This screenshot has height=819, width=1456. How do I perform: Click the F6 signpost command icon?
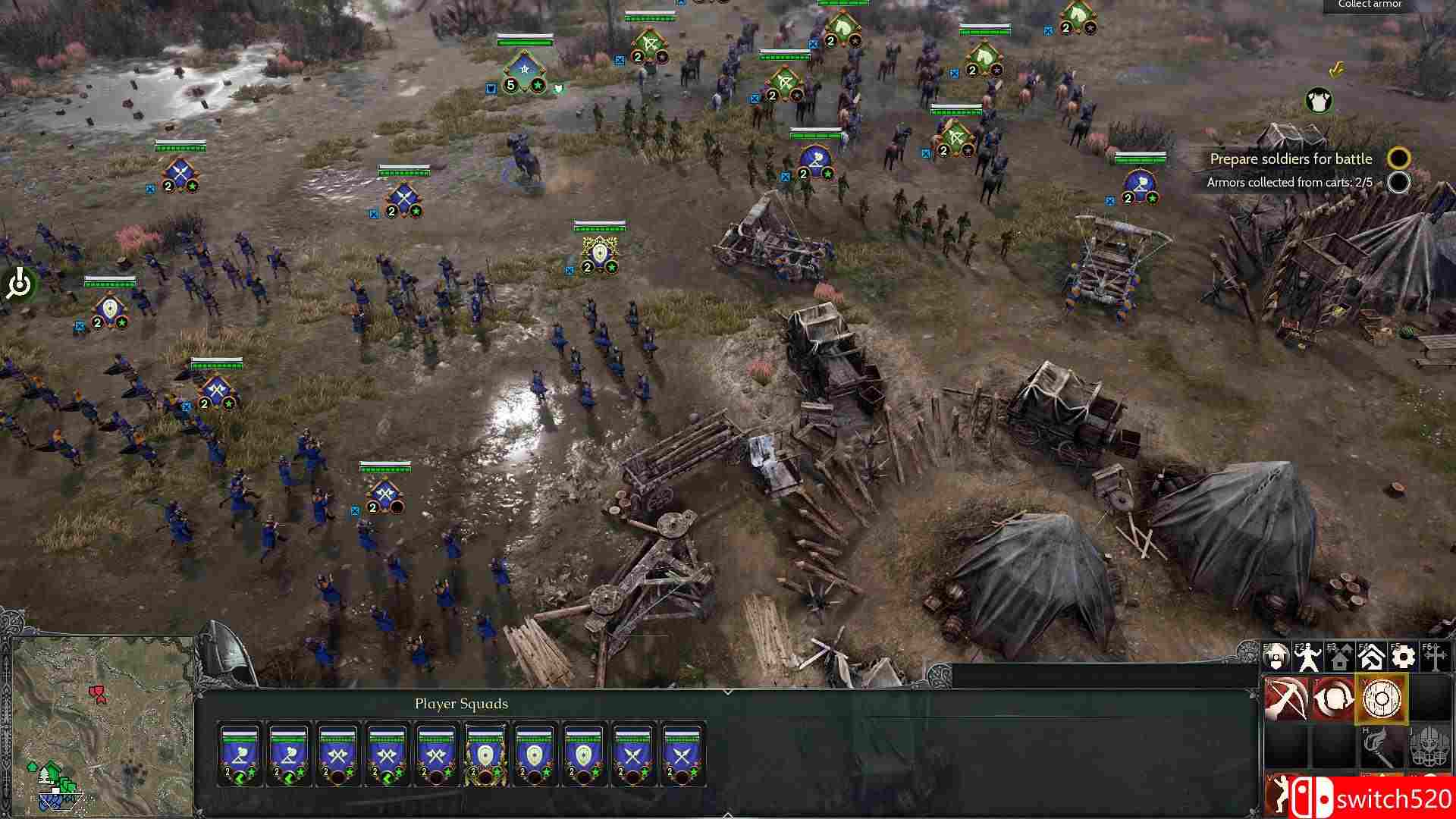coord(1433,658)
